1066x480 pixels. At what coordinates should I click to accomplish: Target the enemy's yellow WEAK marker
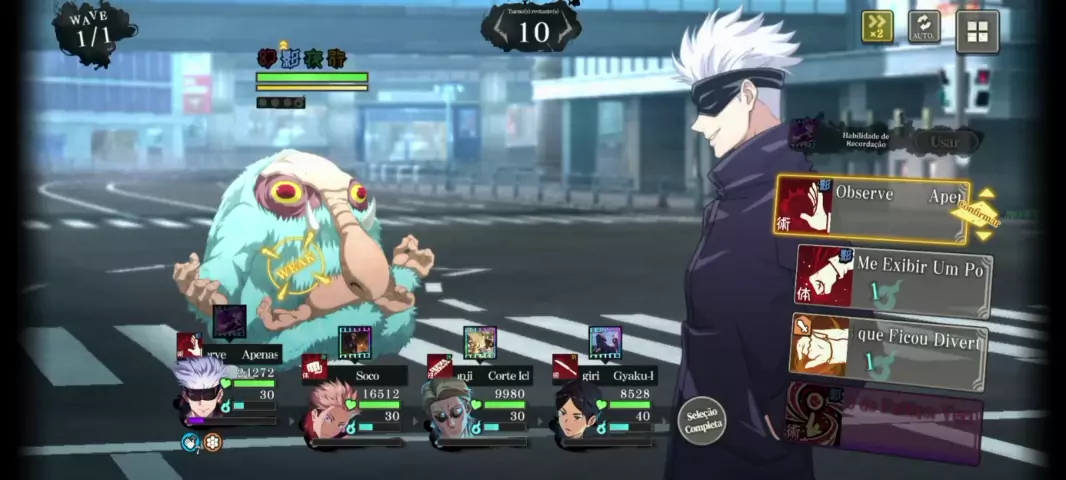[293, 268]
